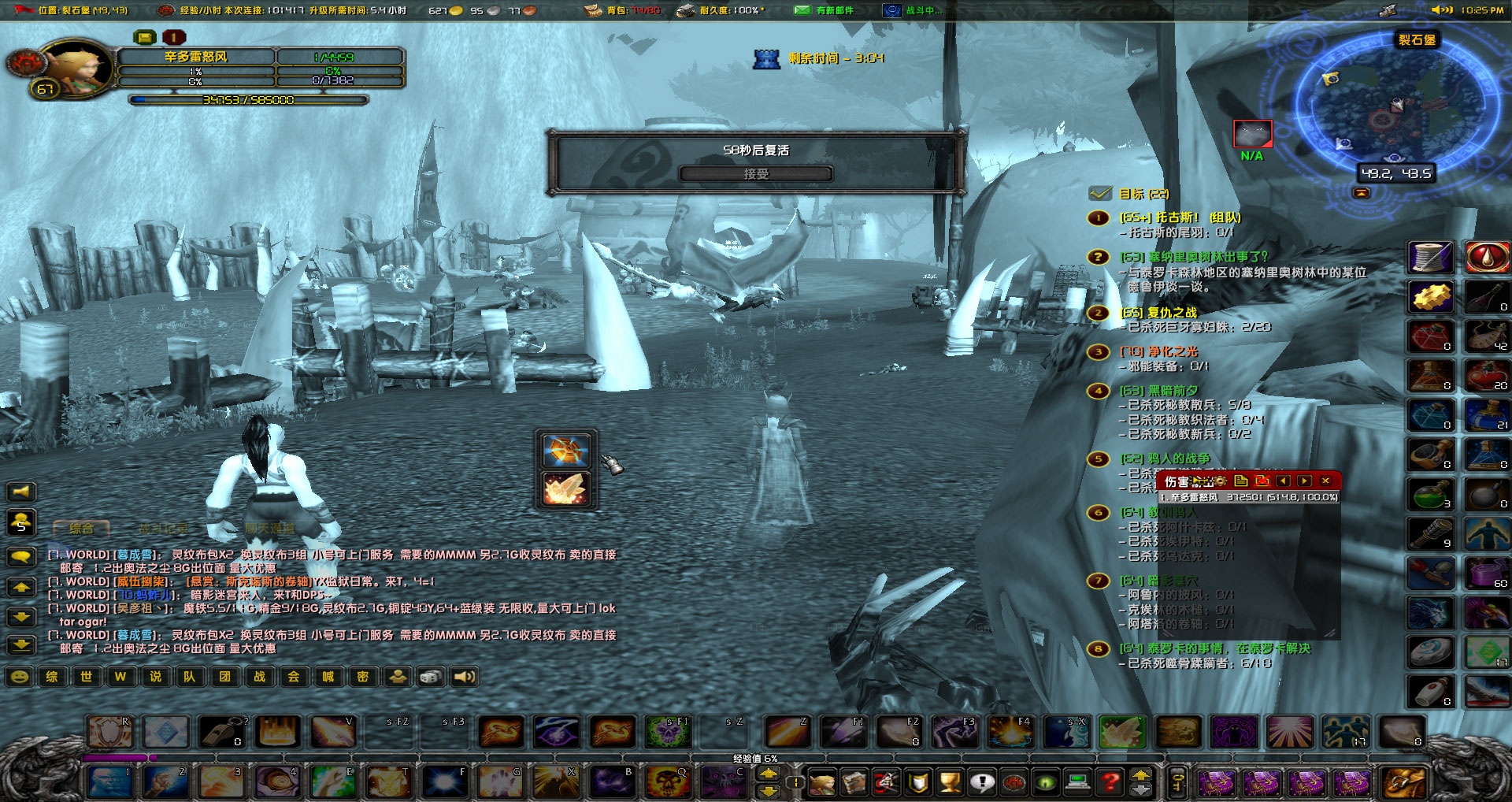Click the mail delivery icon on chat bar
The height and width of the screenshot is (802, 1512).
pos(398,677)
